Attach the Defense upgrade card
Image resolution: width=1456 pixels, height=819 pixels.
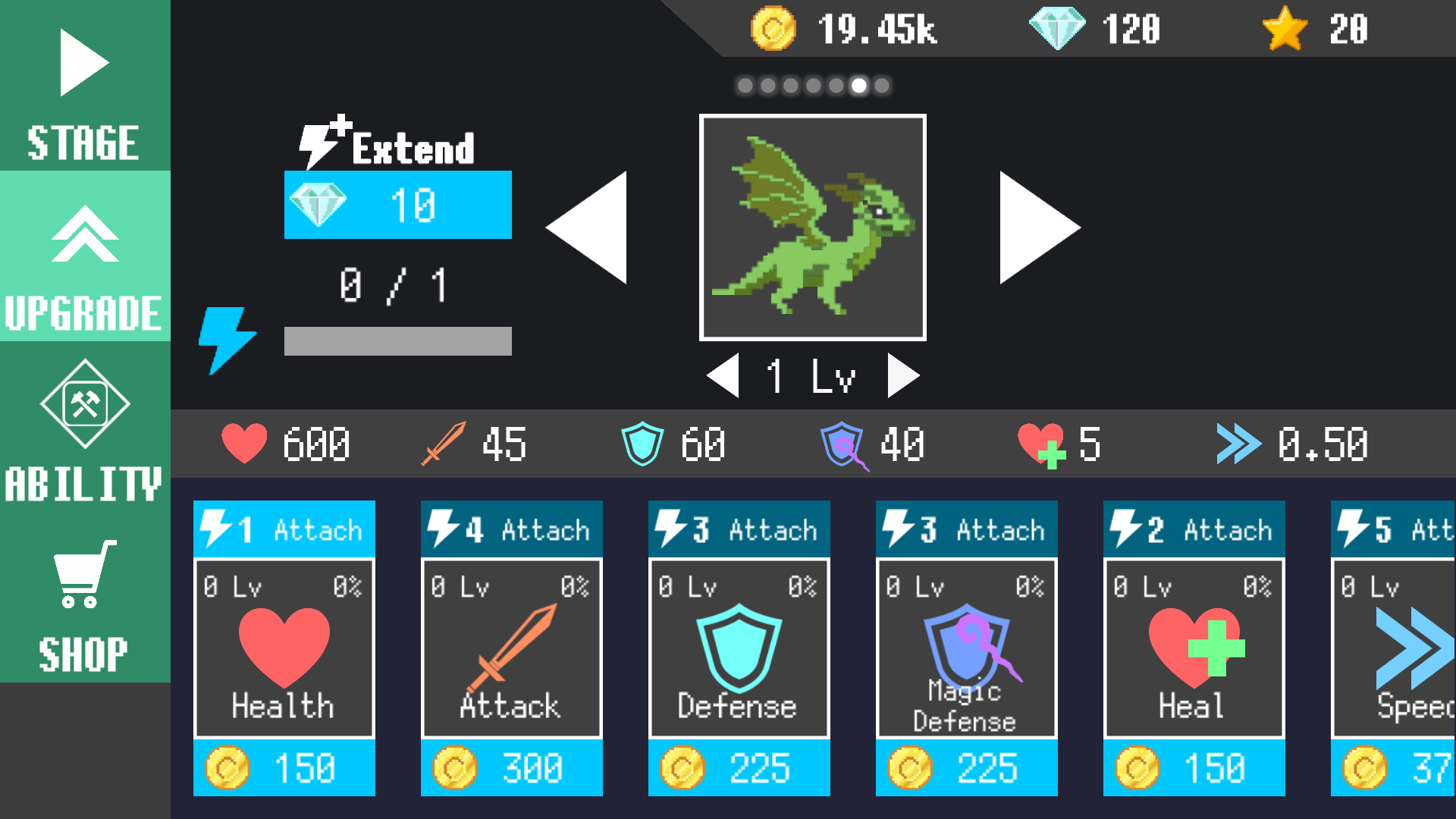[739, 529]
